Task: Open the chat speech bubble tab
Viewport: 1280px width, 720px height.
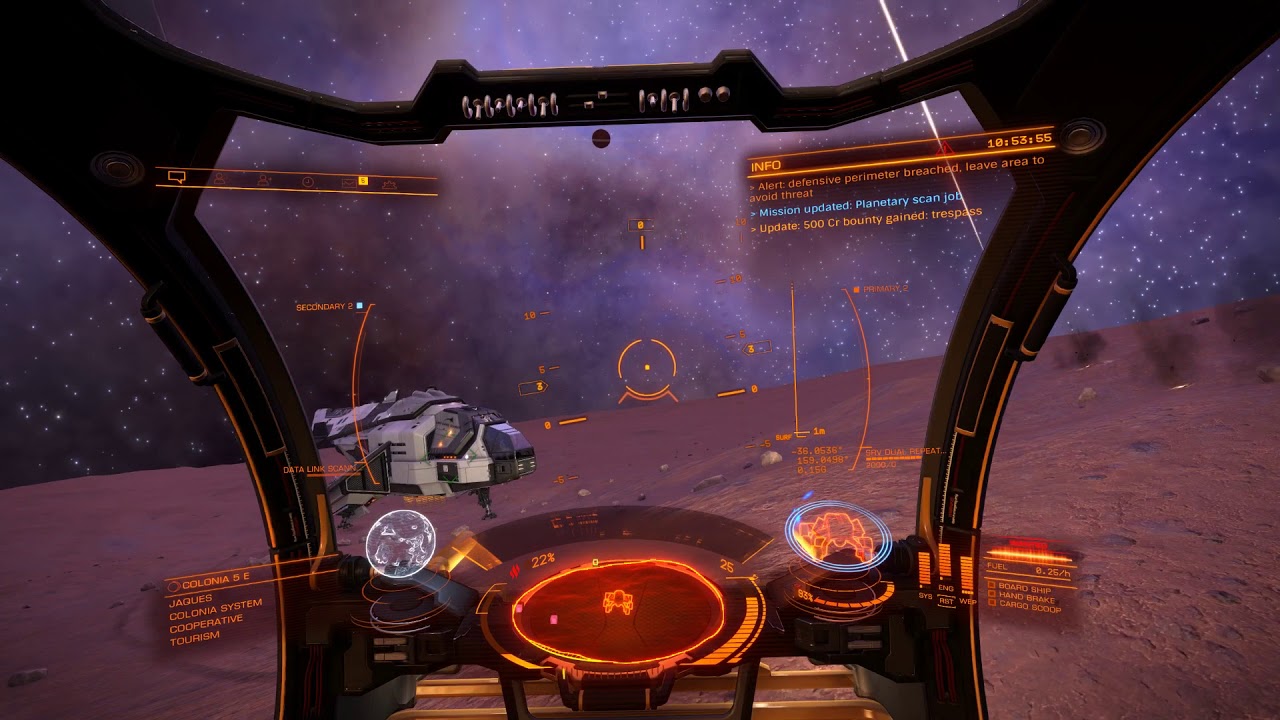Action: coord(177,177)
